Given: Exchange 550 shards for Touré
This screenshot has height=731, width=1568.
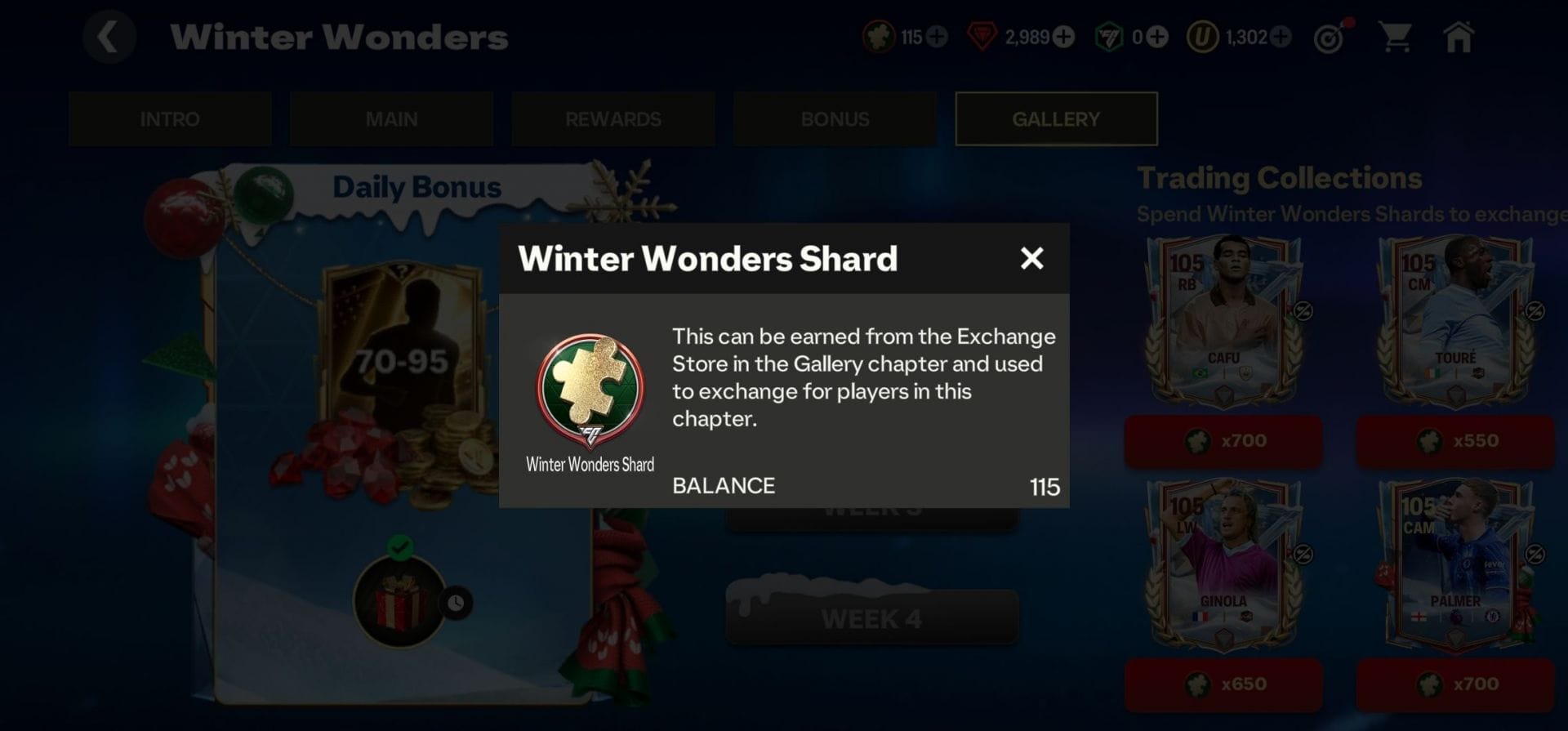Looking at the screenshot, I should (1455, 441).
